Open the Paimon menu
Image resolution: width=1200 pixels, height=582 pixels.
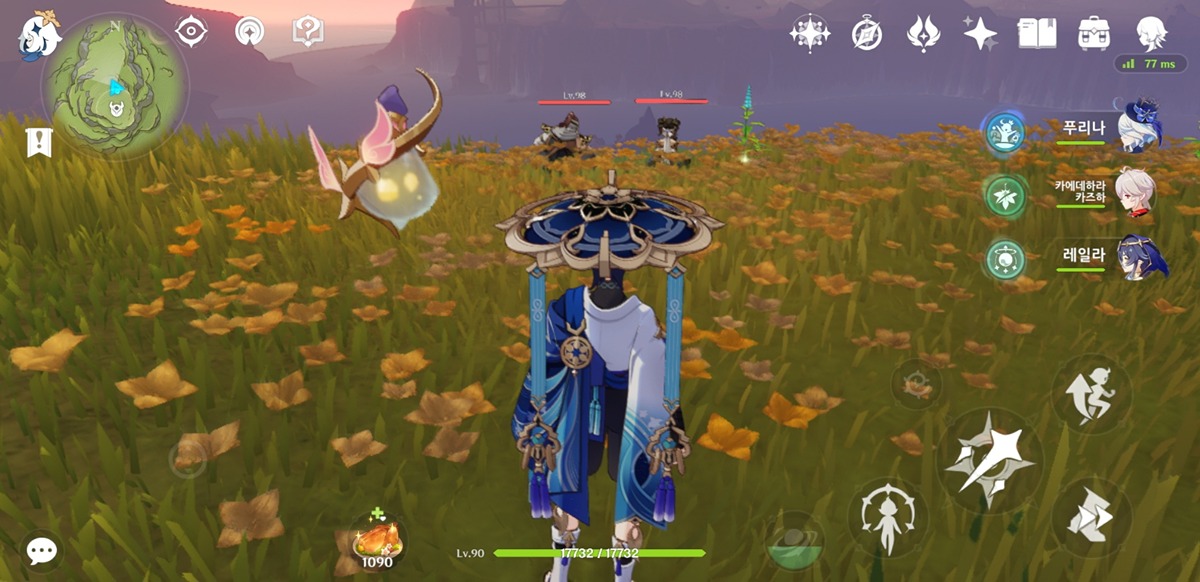click(39, 35)
